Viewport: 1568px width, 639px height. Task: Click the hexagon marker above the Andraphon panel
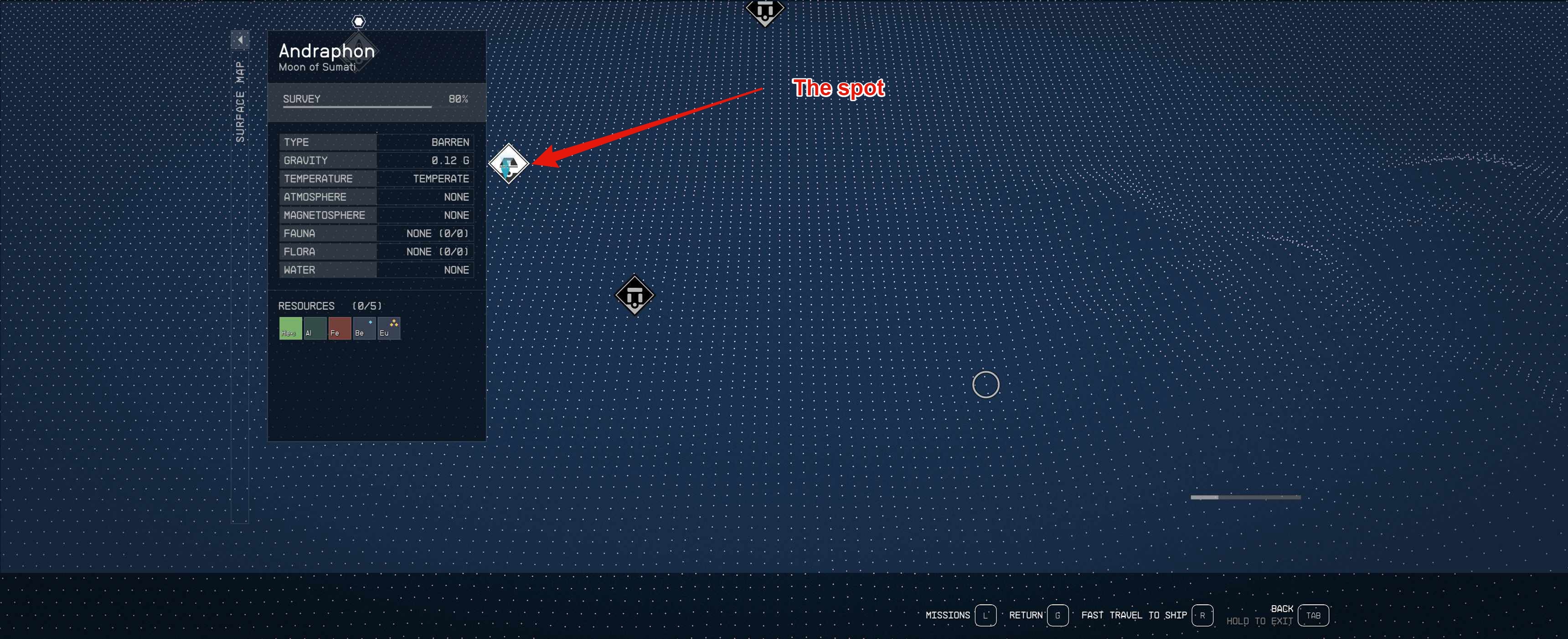tap(358, 21)
